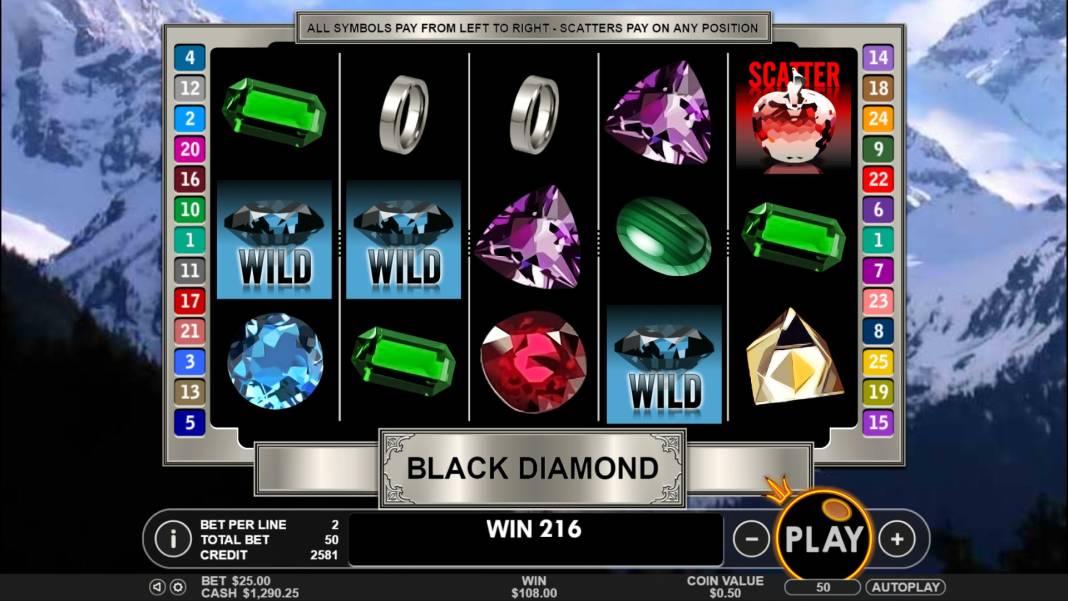Activate payline number 22

877,179
